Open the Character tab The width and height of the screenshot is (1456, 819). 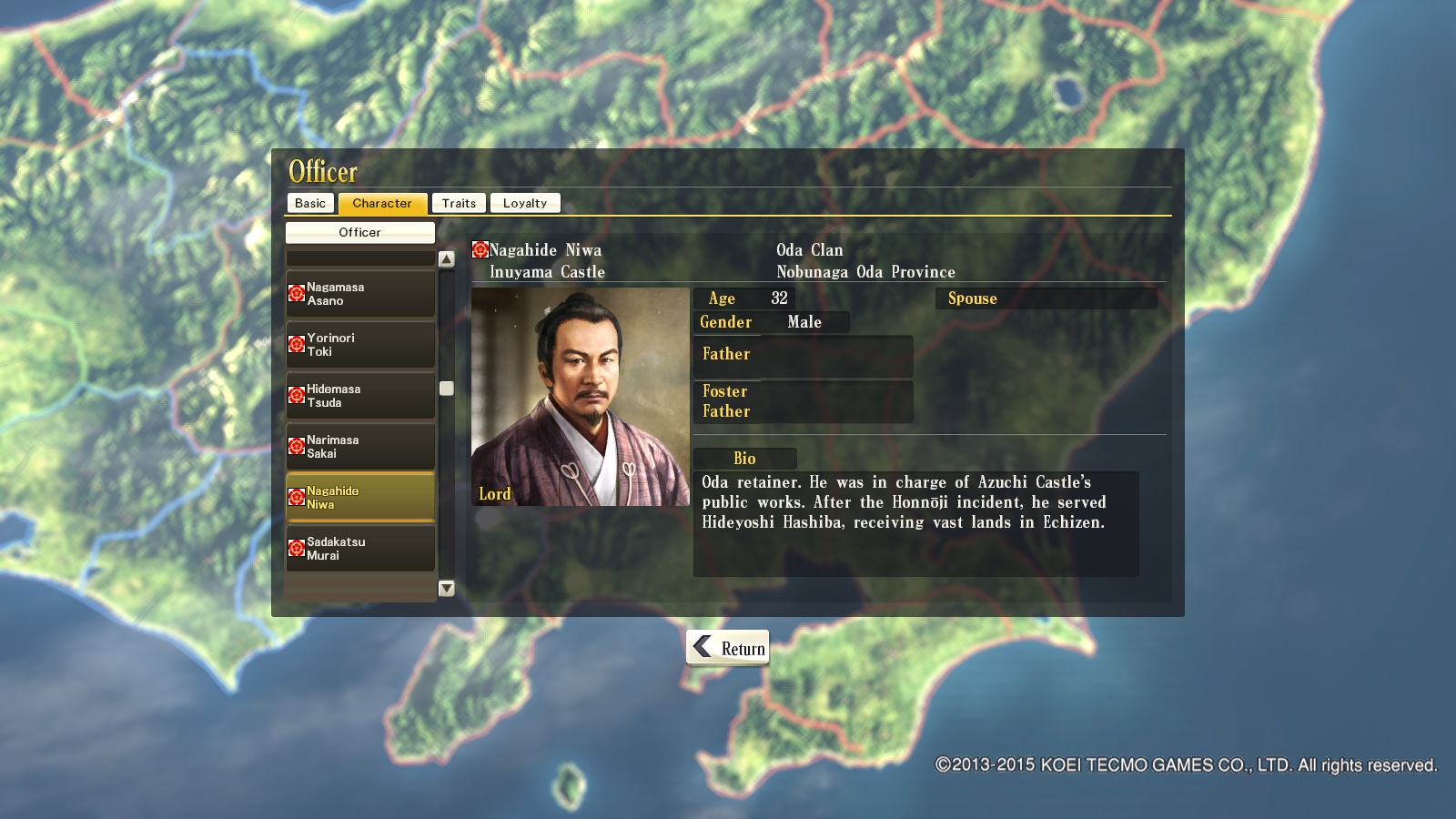point(382,203)
